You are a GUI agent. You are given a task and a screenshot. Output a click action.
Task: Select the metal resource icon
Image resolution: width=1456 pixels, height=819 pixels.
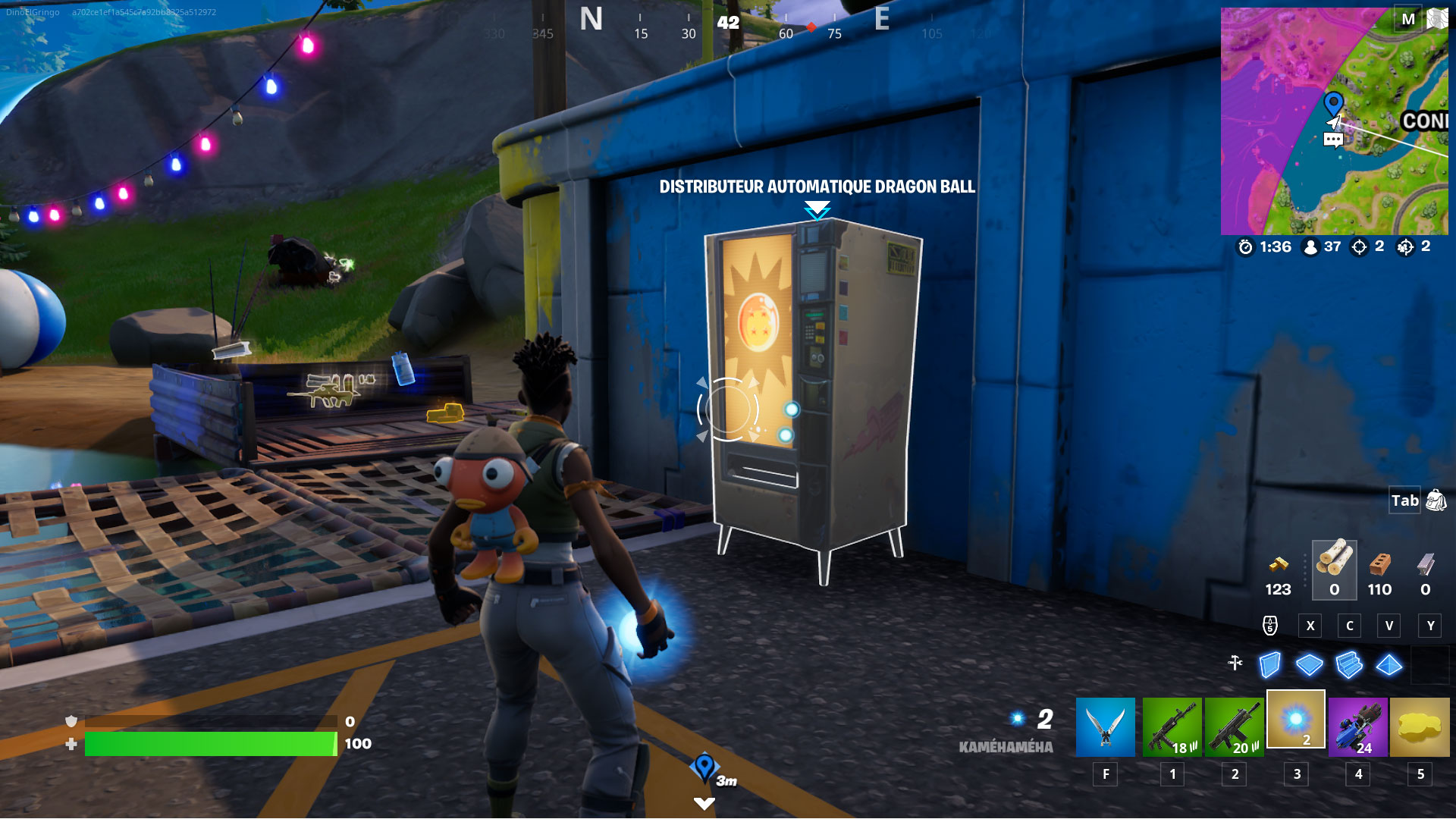click(1426, 563)
